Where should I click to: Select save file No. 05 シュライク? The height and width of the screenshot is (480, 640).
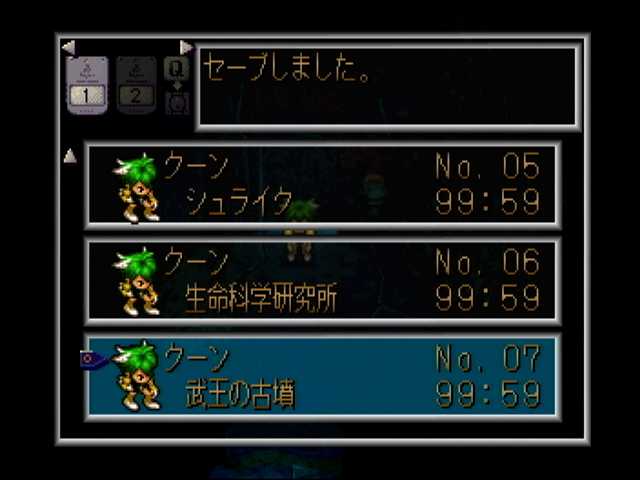click(322, 185)
